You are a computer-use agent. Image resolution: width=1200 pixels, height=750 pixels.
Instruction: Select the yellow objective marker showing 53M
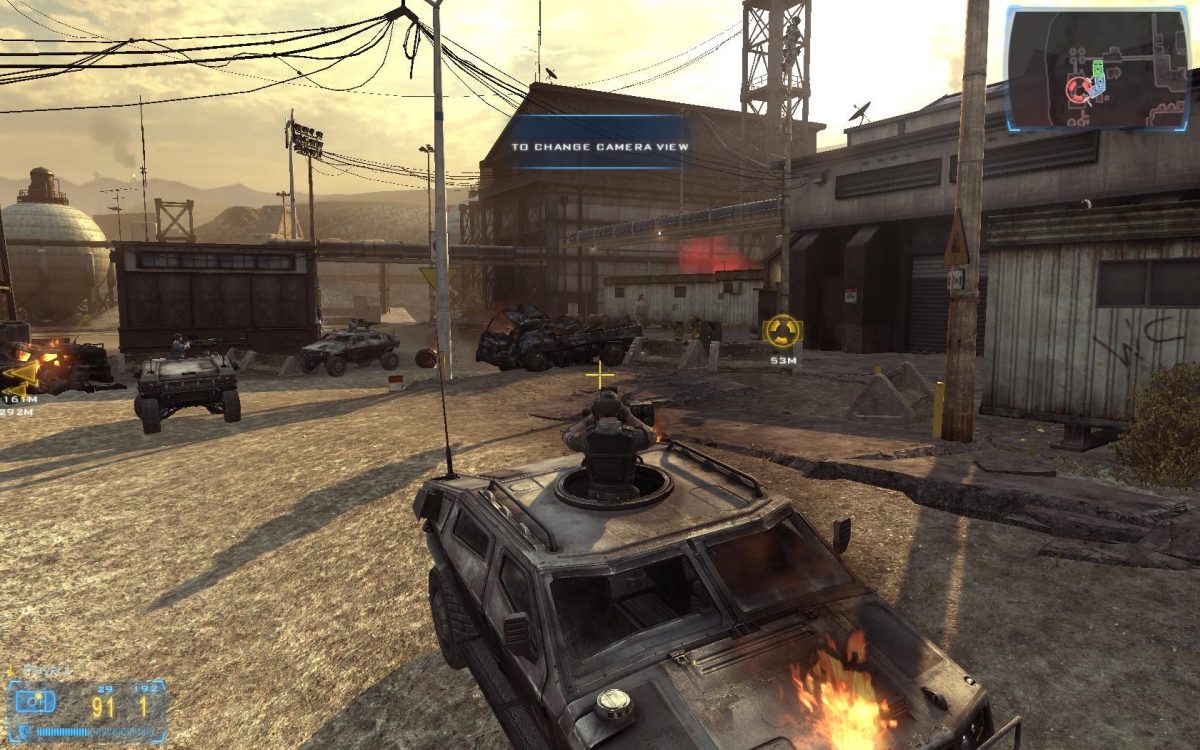pyautogui.click(x=781, y=331)
